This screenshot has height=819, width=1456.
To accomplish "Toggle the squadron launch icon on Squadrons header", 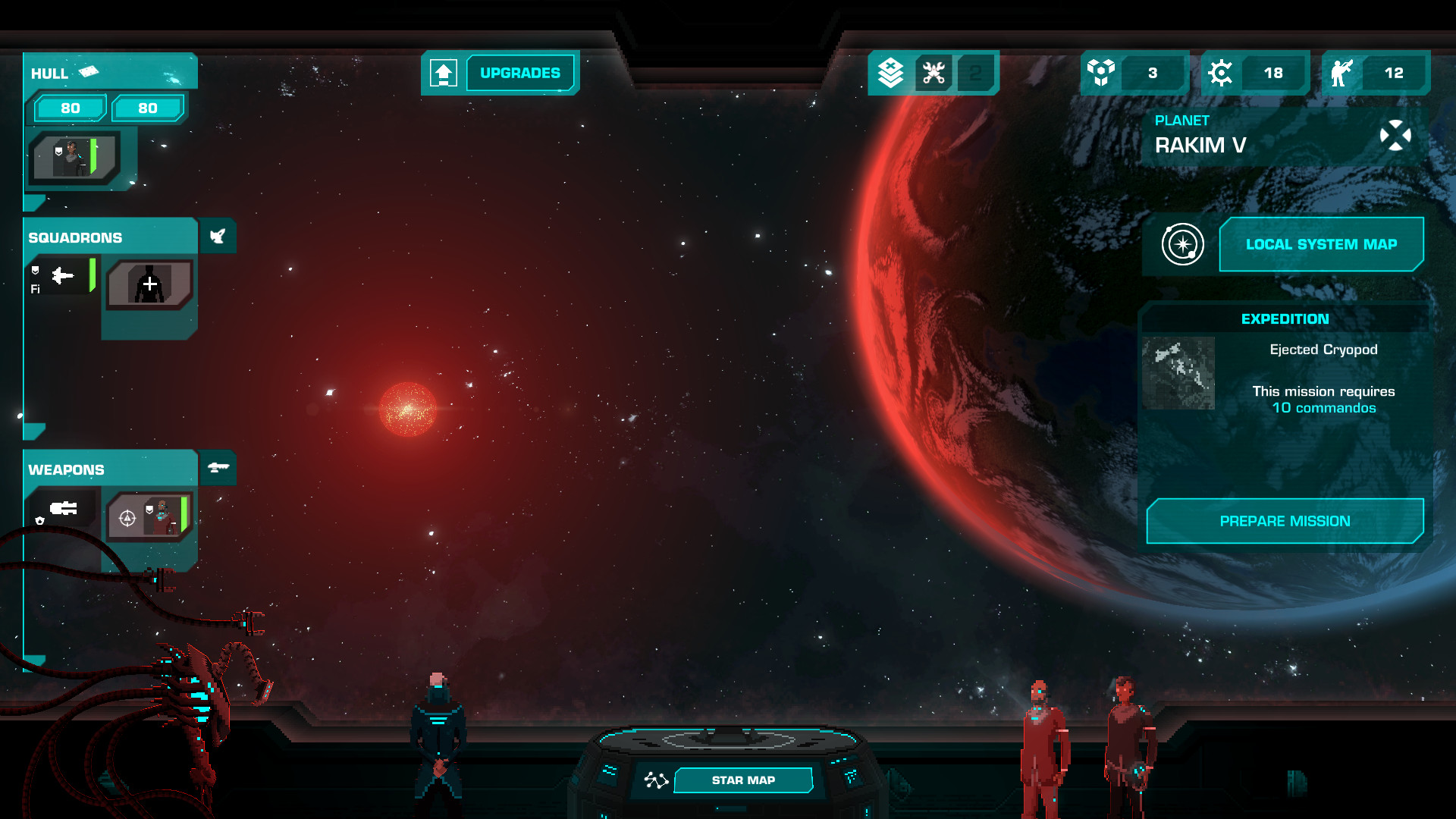I will coord(218,236).
